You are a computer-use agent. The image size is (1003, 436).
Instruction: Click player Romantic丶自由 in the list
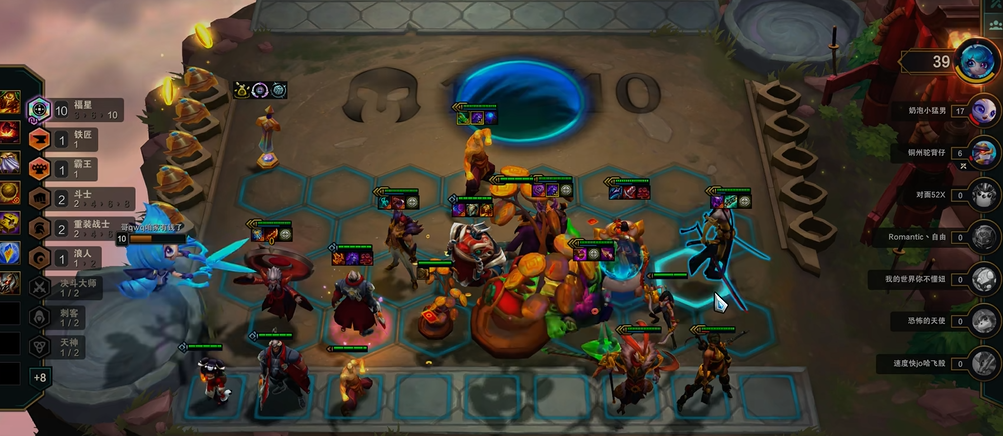tap(984, 238)
